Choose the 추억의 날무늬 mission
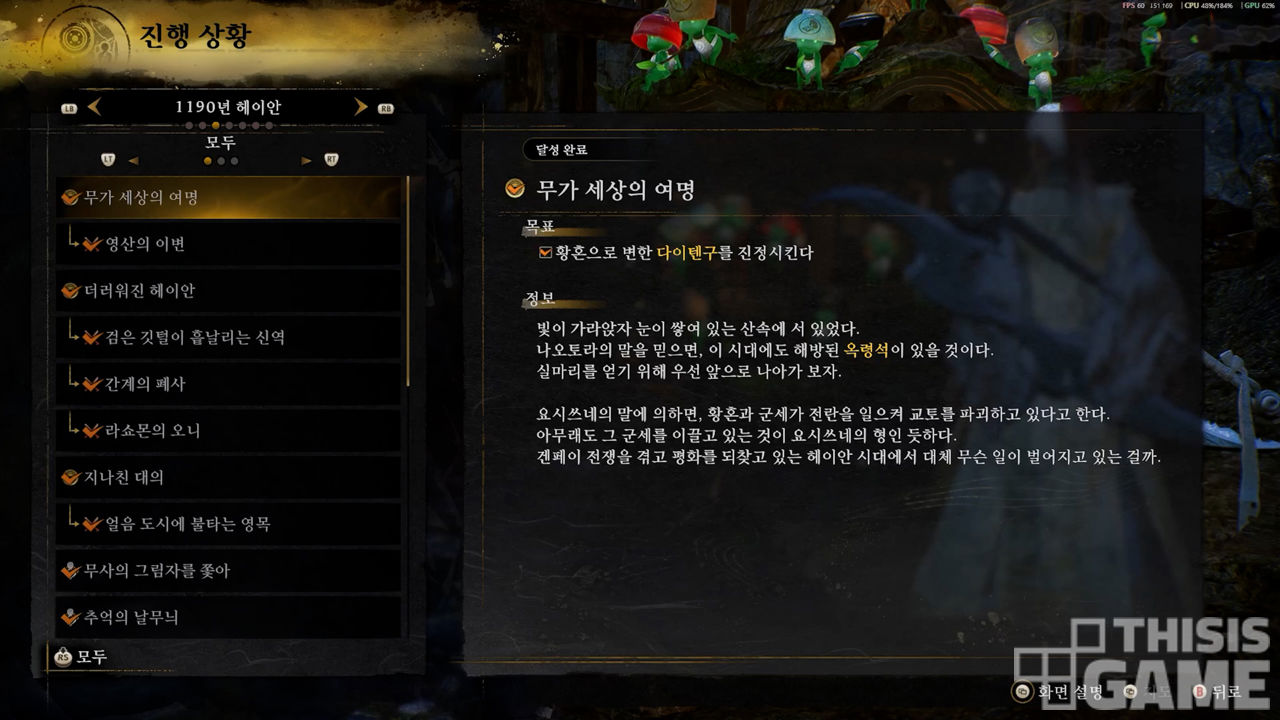This screenshot has height=720, width=1280. [230, 617]
